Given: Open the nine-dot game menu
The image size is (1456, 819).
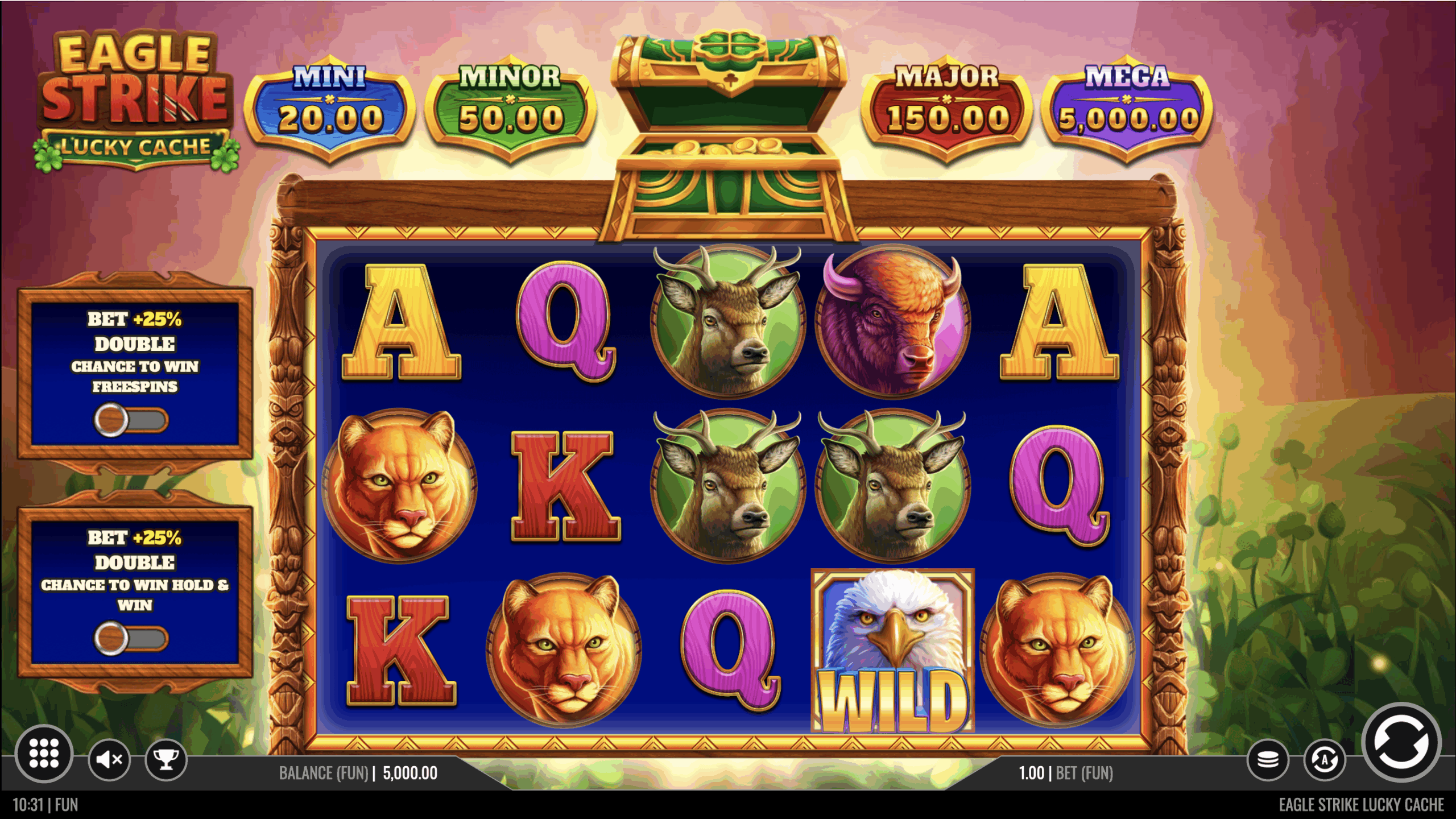Looking at the screenshot, I should 44,754.
